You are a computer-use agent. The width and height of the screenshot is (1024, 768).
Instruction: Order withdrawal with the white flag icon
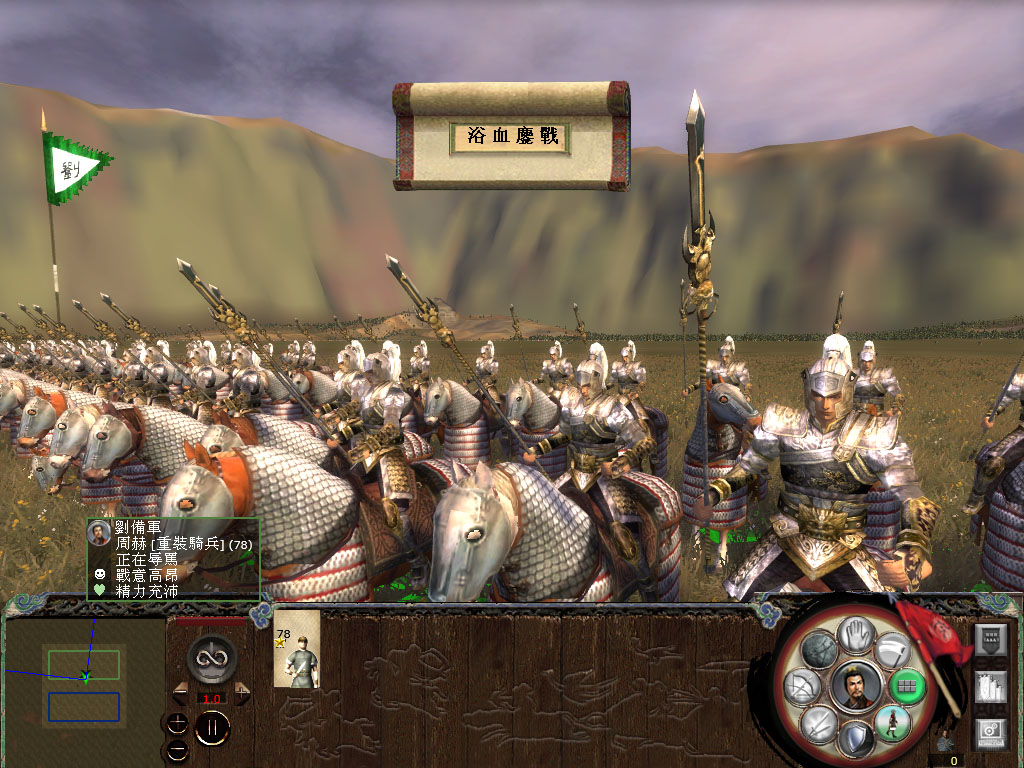pyautogui.click(x=894, y=650)
